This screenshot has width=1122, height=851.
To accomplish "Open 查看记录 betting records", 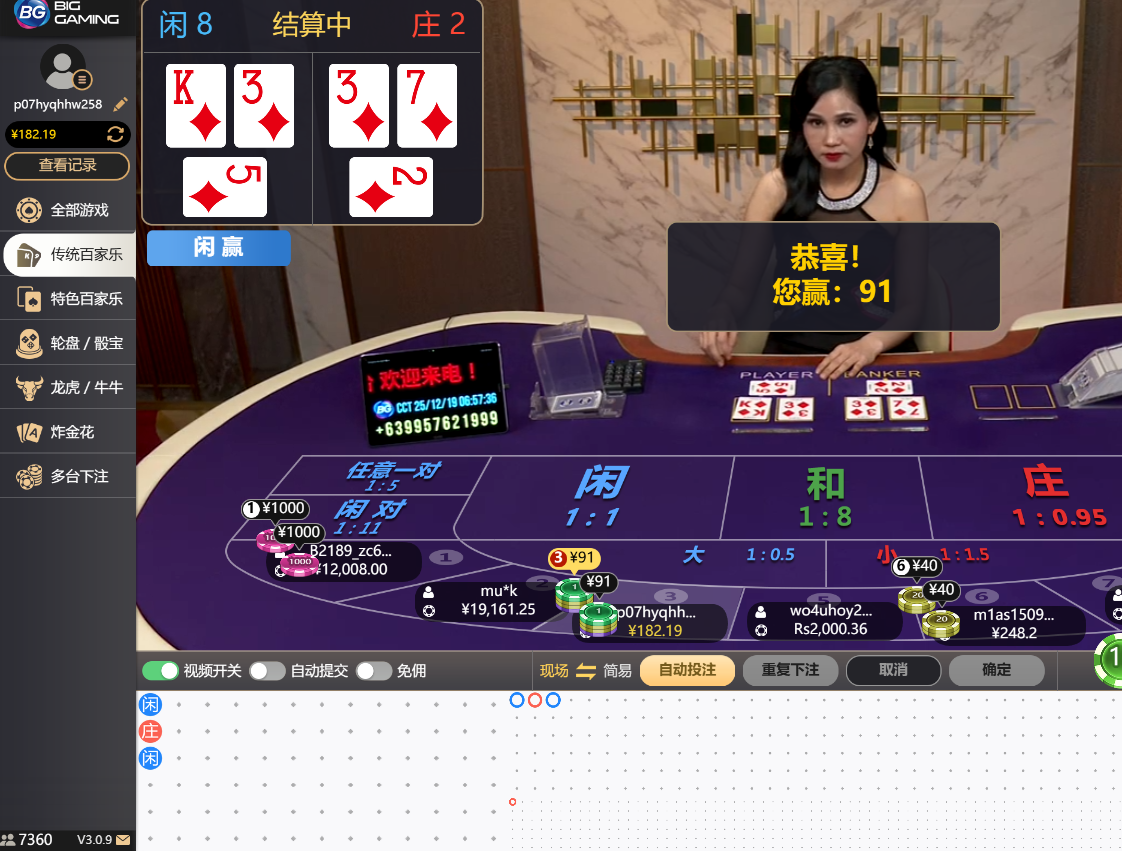I will 67,166.
